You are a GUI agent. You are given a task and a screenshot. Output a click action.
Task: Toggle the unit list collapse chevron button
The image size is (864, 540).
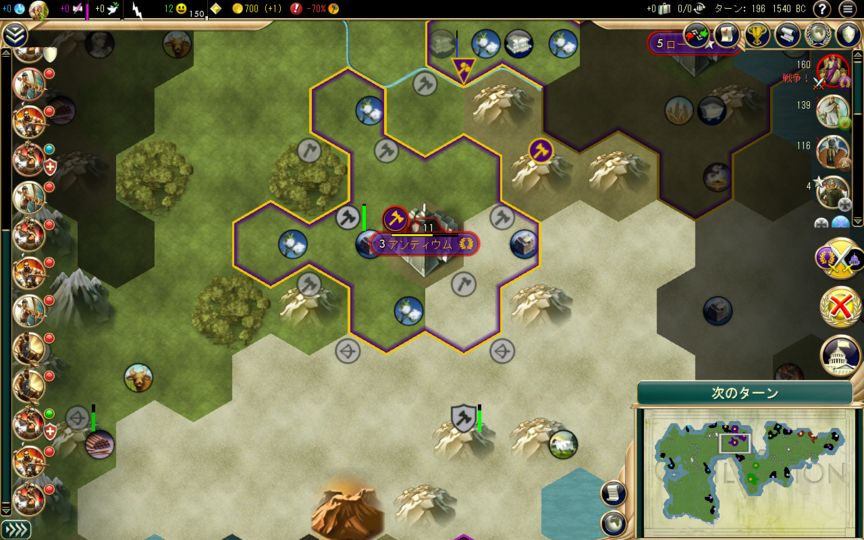14,36
